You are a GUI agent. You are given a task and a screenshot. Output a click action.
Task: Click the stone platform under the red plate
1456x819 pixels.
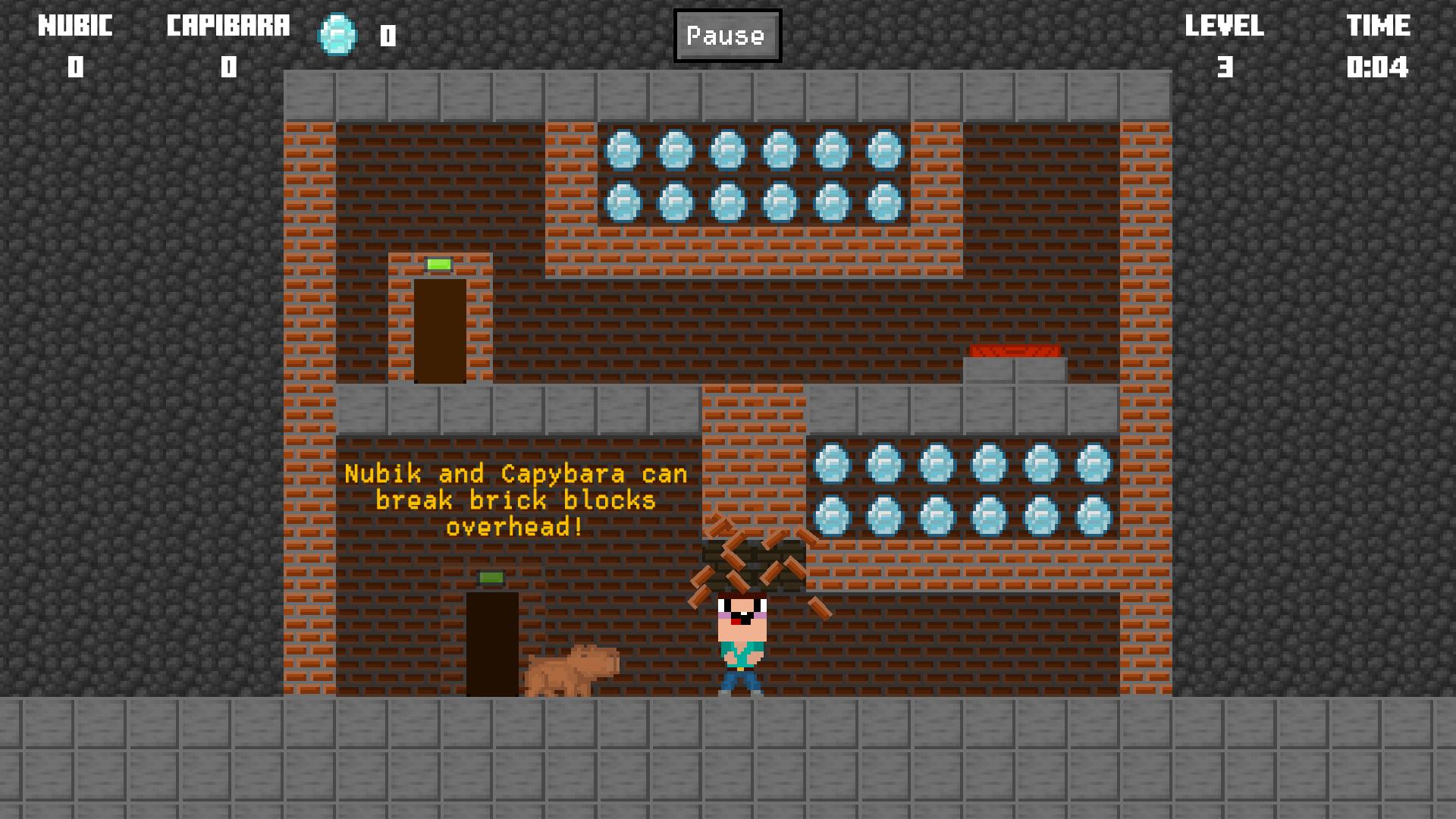pyautogui.click(x=1015, y=373)
